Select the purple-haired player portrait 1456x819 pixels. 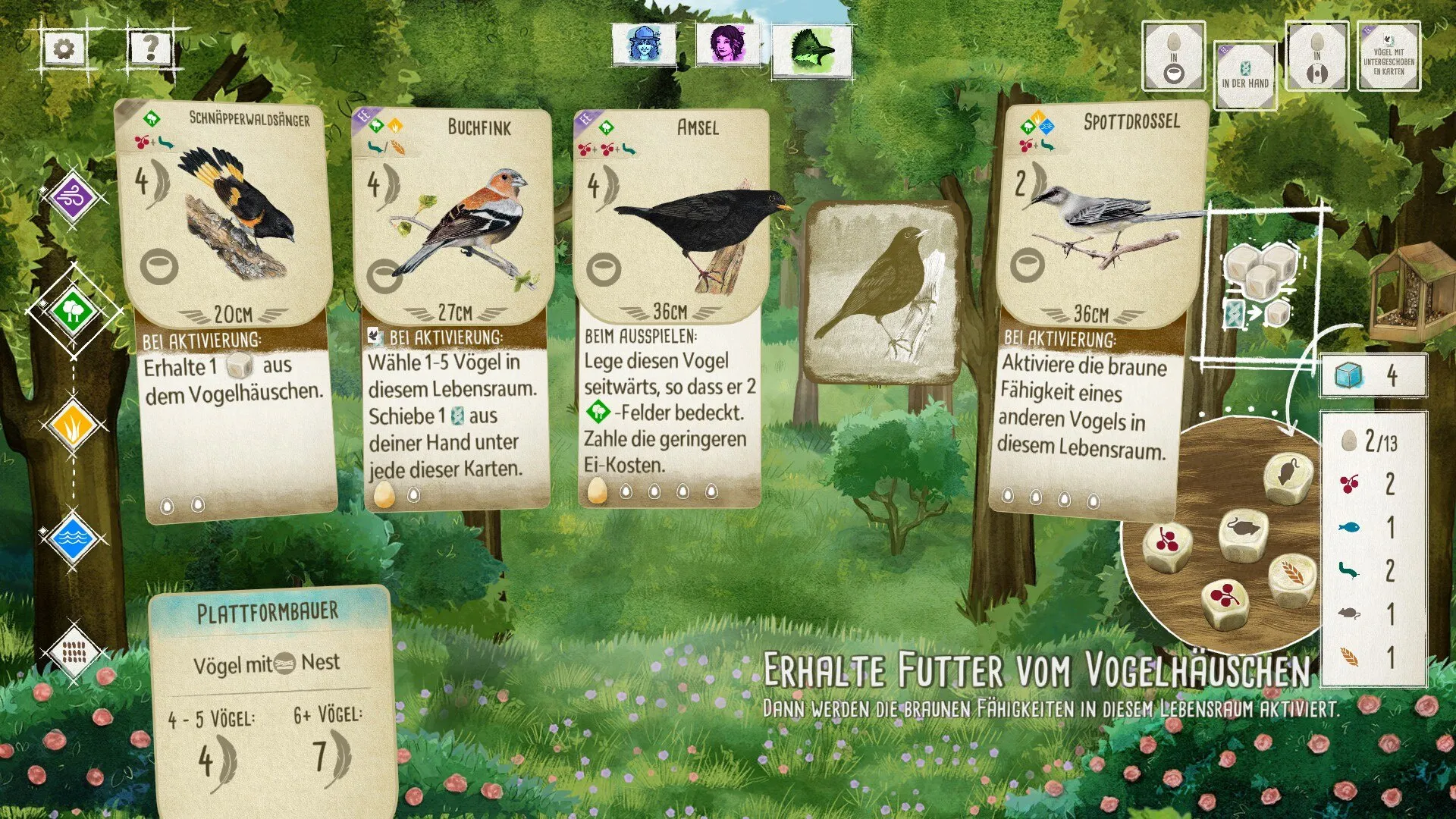728,44
